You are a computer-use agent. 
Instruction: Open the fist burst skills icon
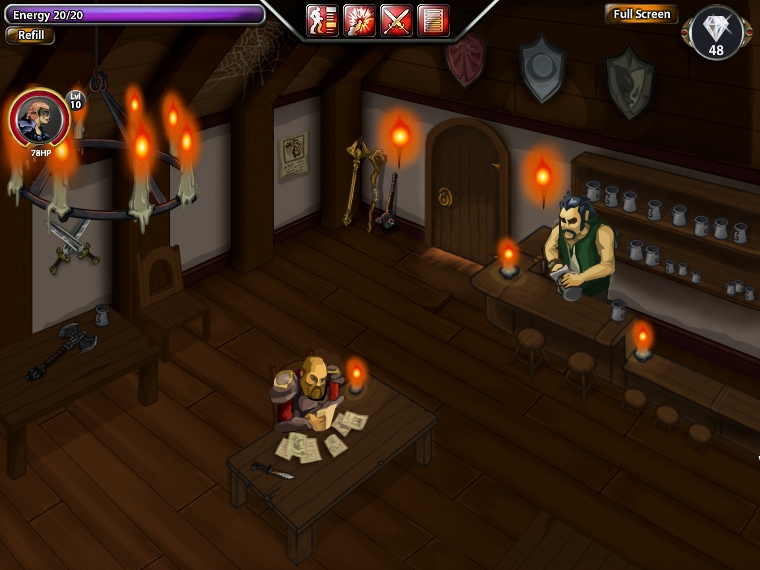(359, 20)
